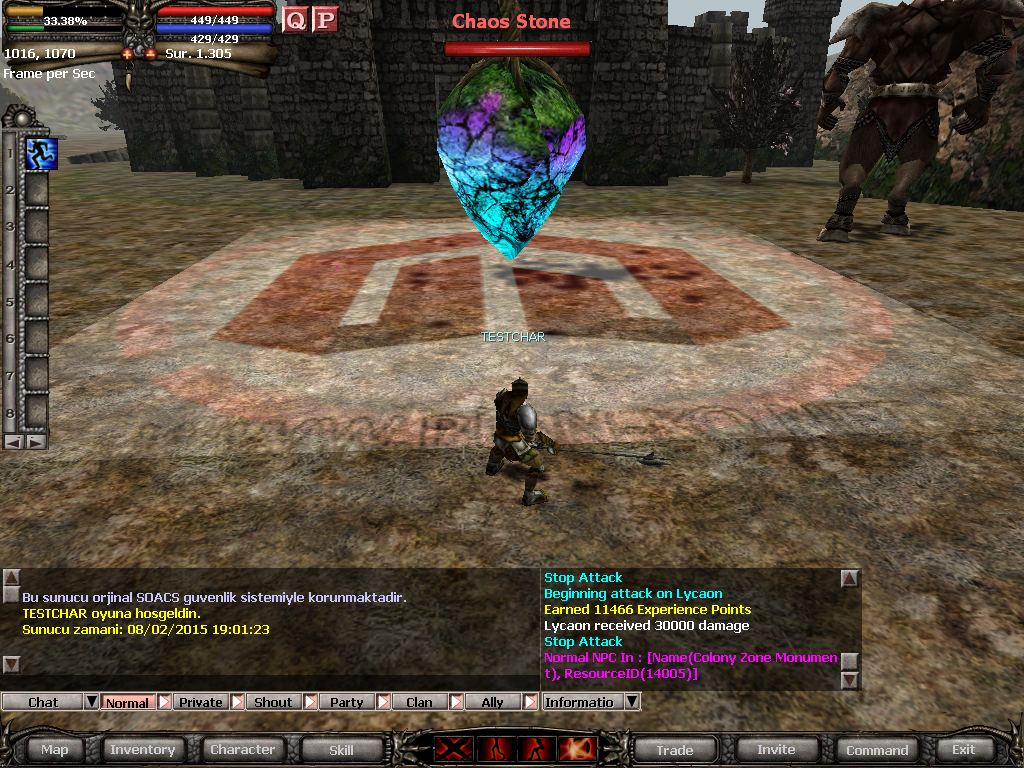Select the Shout chat channel
Image resolution: width=1024 pixels, height=768 pixels.
tap(273, 702)
